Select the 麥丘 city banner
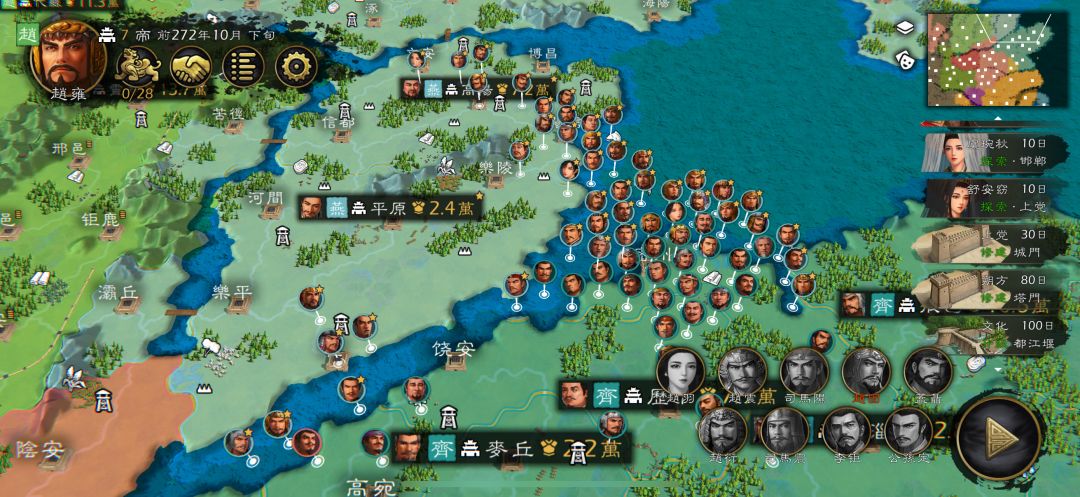 [x=498, y=448]
